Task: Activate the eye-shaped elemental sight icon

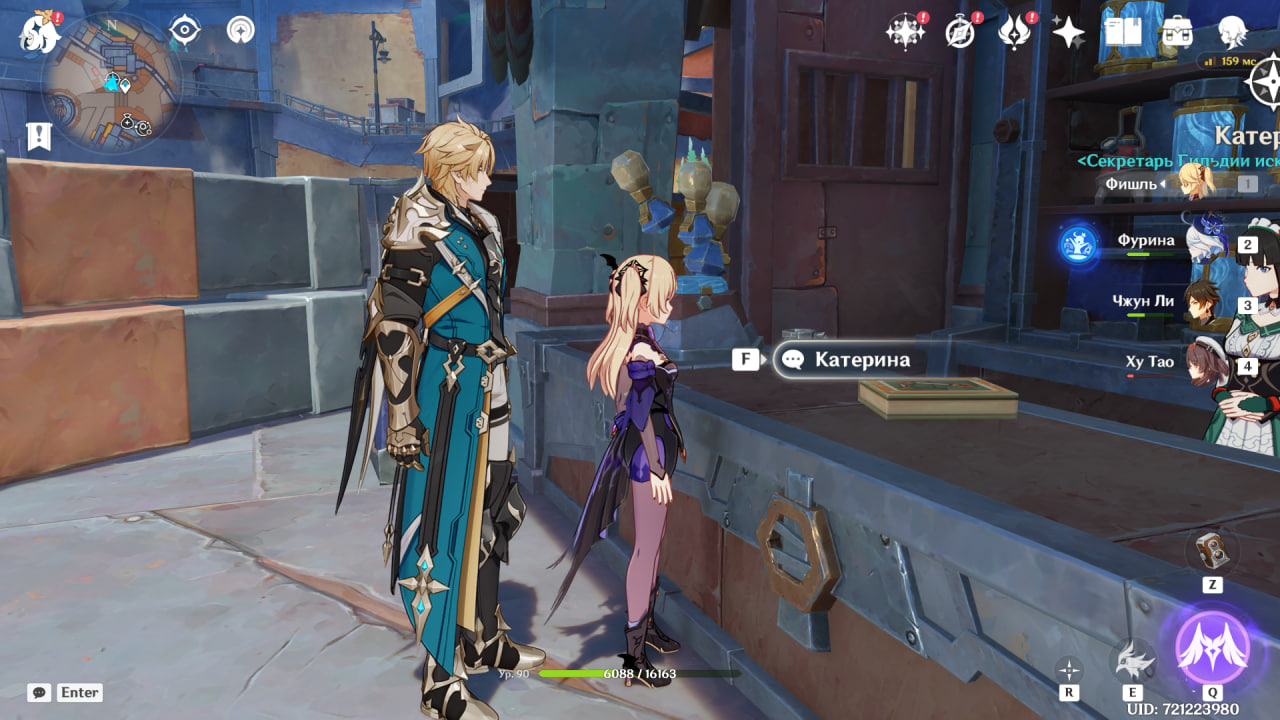Action: [185, 30]
